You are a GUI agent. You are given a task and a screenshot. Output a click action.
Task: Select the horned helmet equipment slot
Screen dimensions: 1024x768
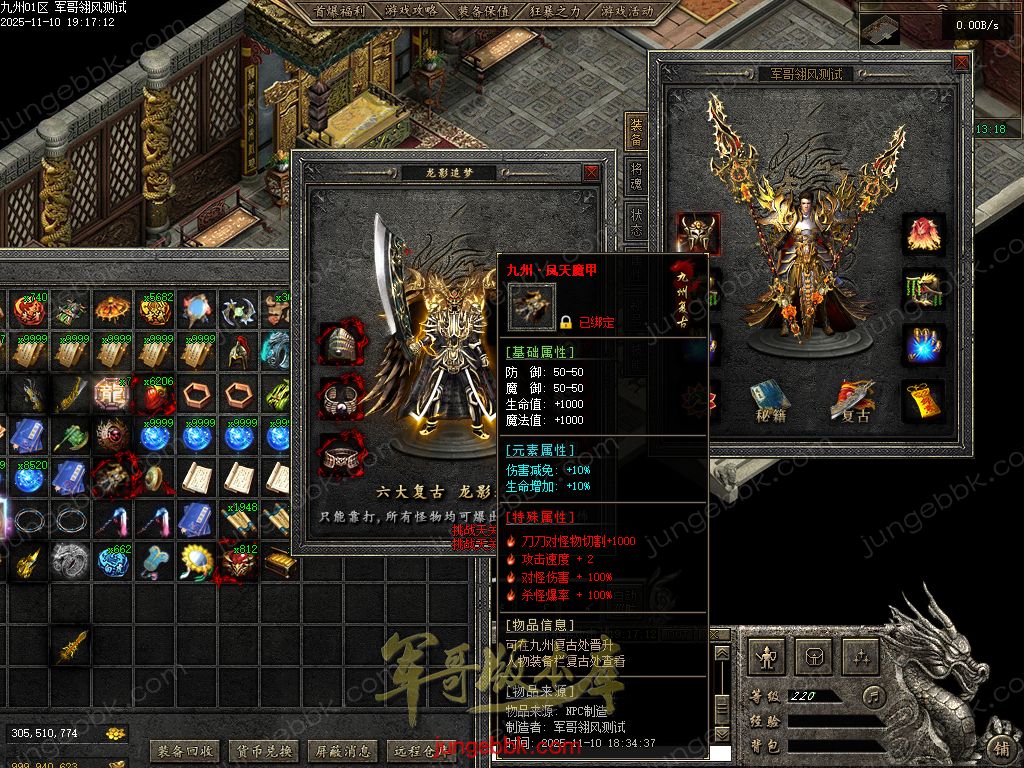tap(698, 234)
